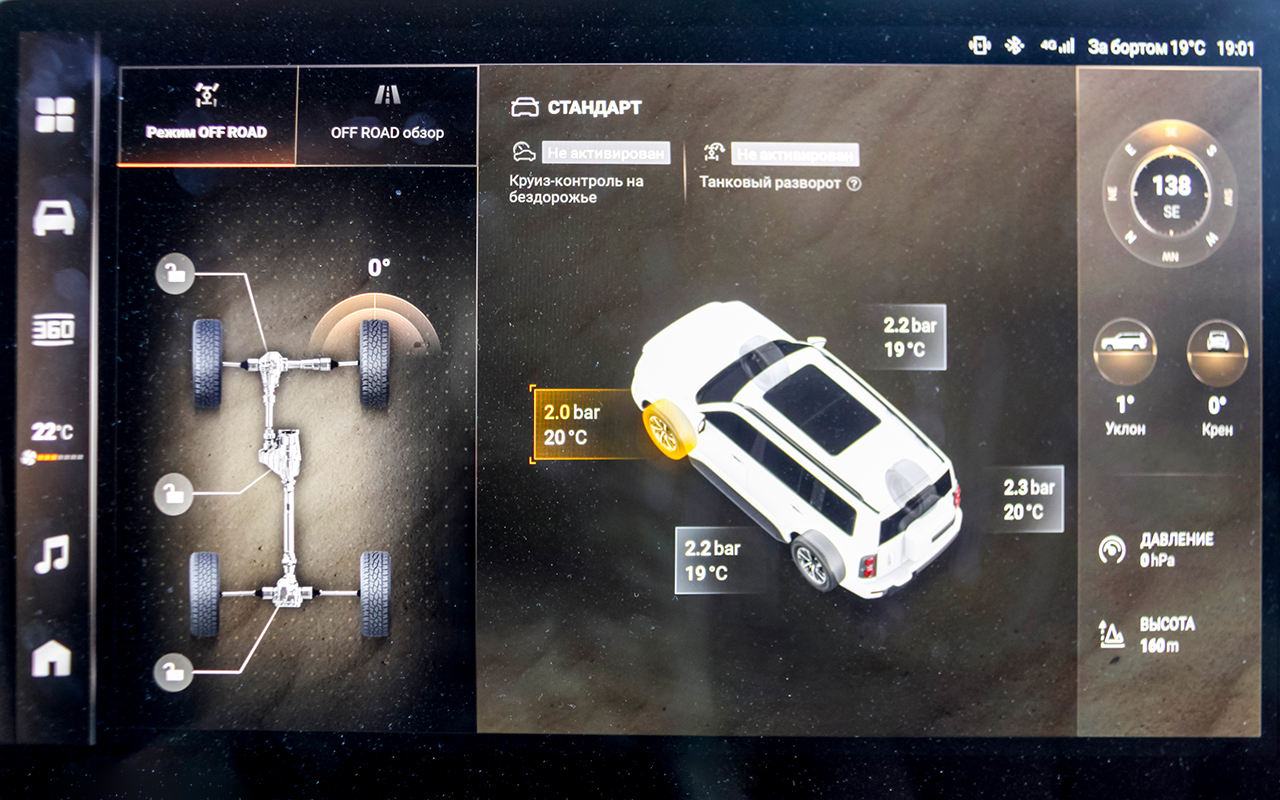Click the Танковый разворот help question mark
The height and width of the screenshot is (800, 1280).
(854, 184)
